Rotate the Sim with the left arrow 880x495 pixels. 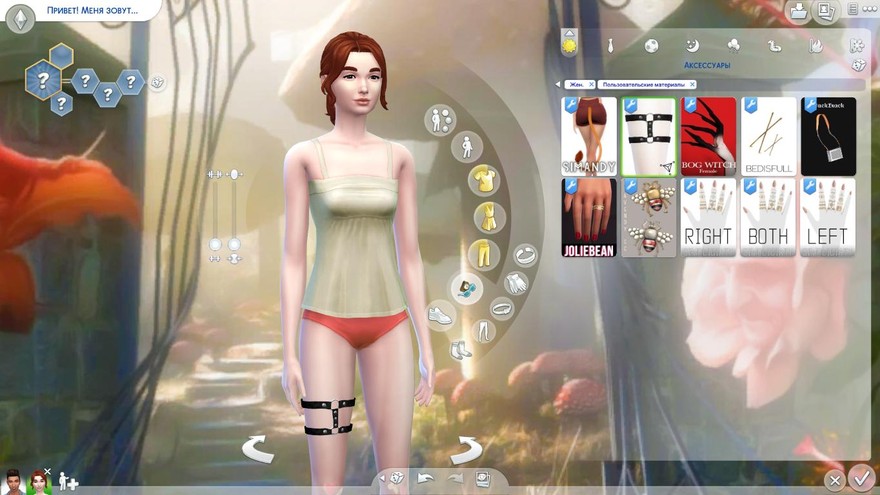258,449
